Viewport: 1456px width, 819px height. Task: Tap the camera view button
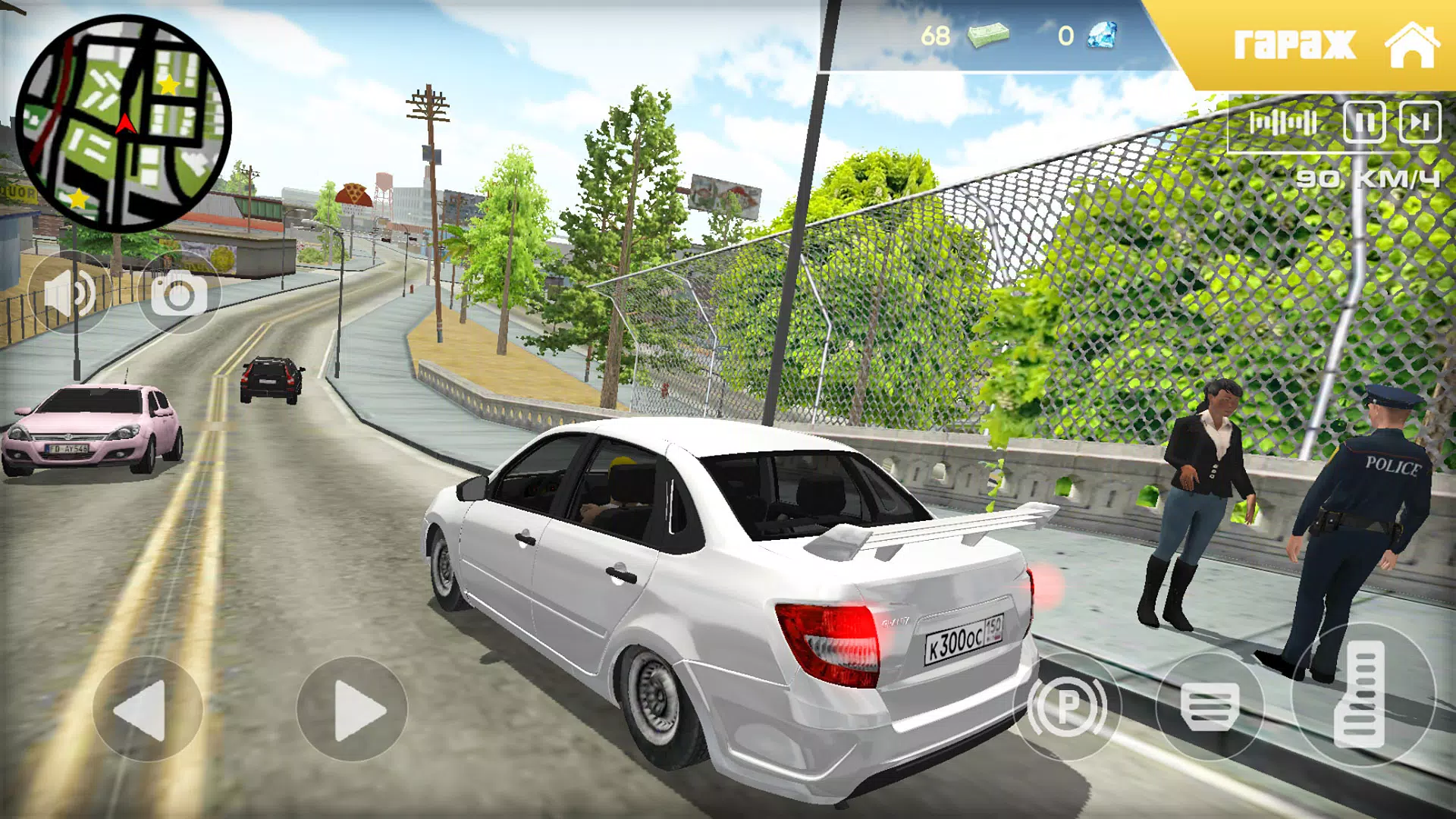179,293
